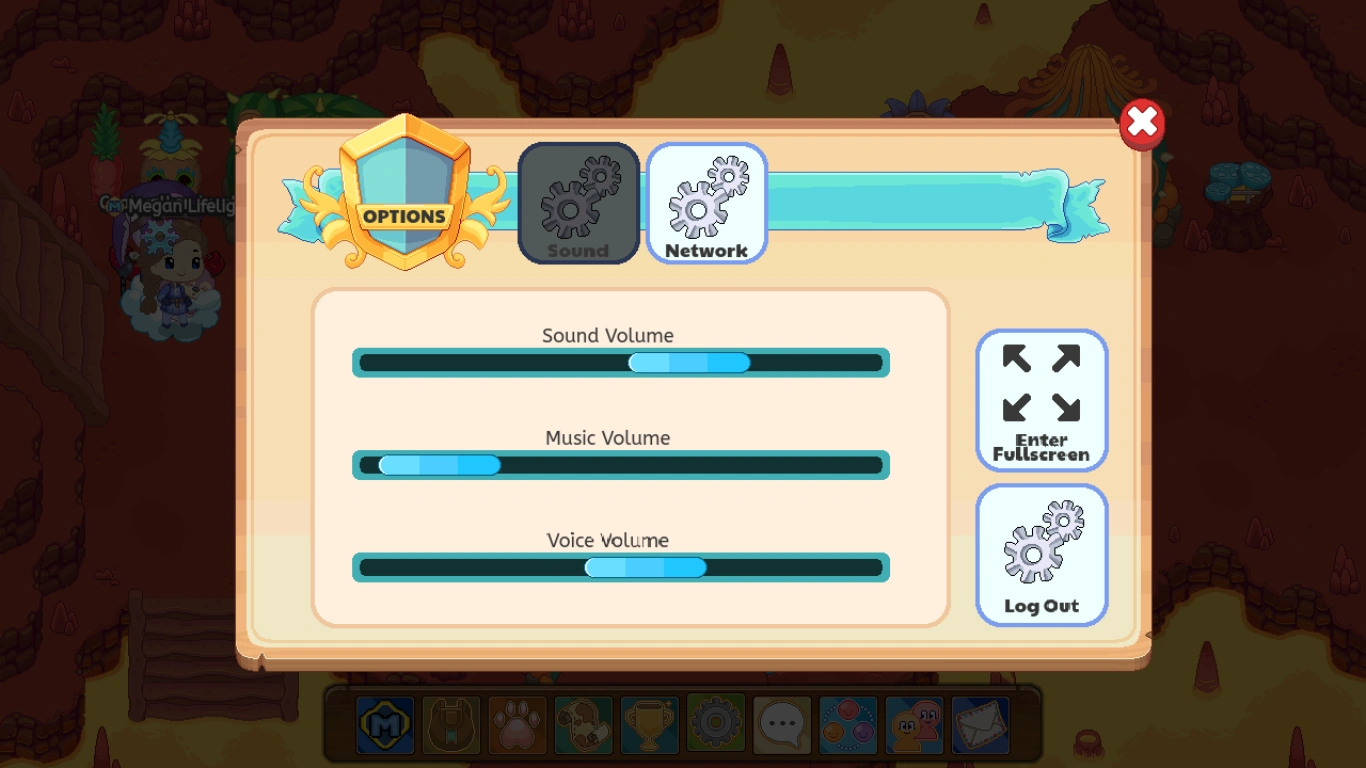Open the backpack inventory icon

(x=450, y=725)
